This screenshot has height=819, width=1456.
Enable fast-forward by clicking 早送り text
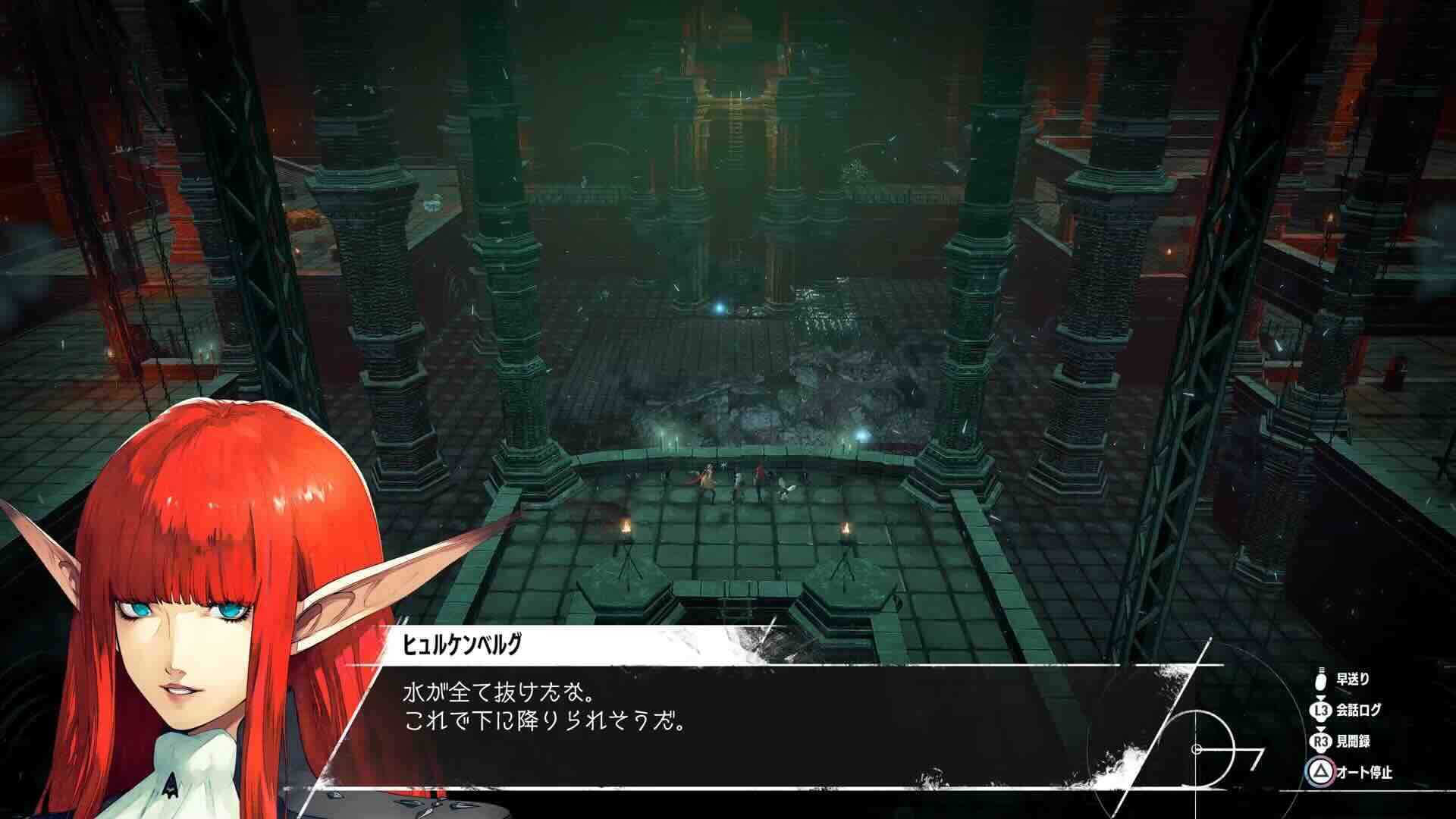[1354, 680]
